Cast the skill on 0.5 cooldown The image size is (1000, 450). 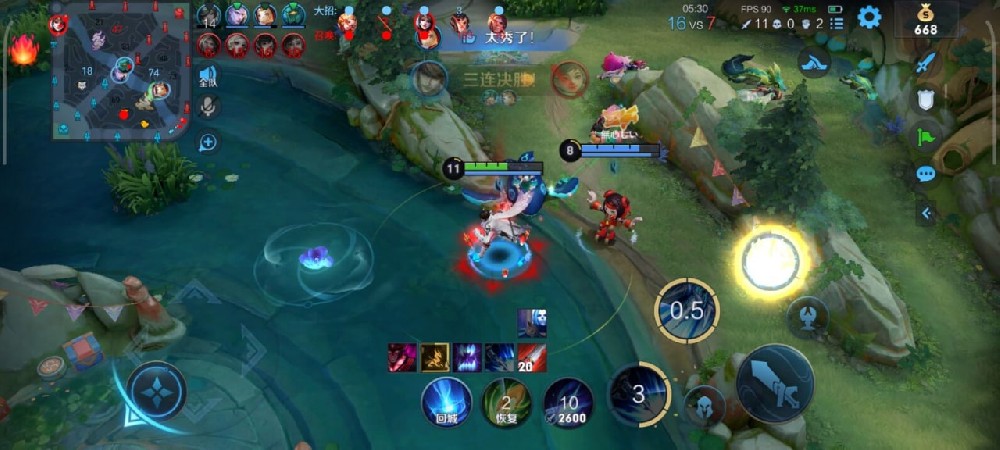pos(687,310)
